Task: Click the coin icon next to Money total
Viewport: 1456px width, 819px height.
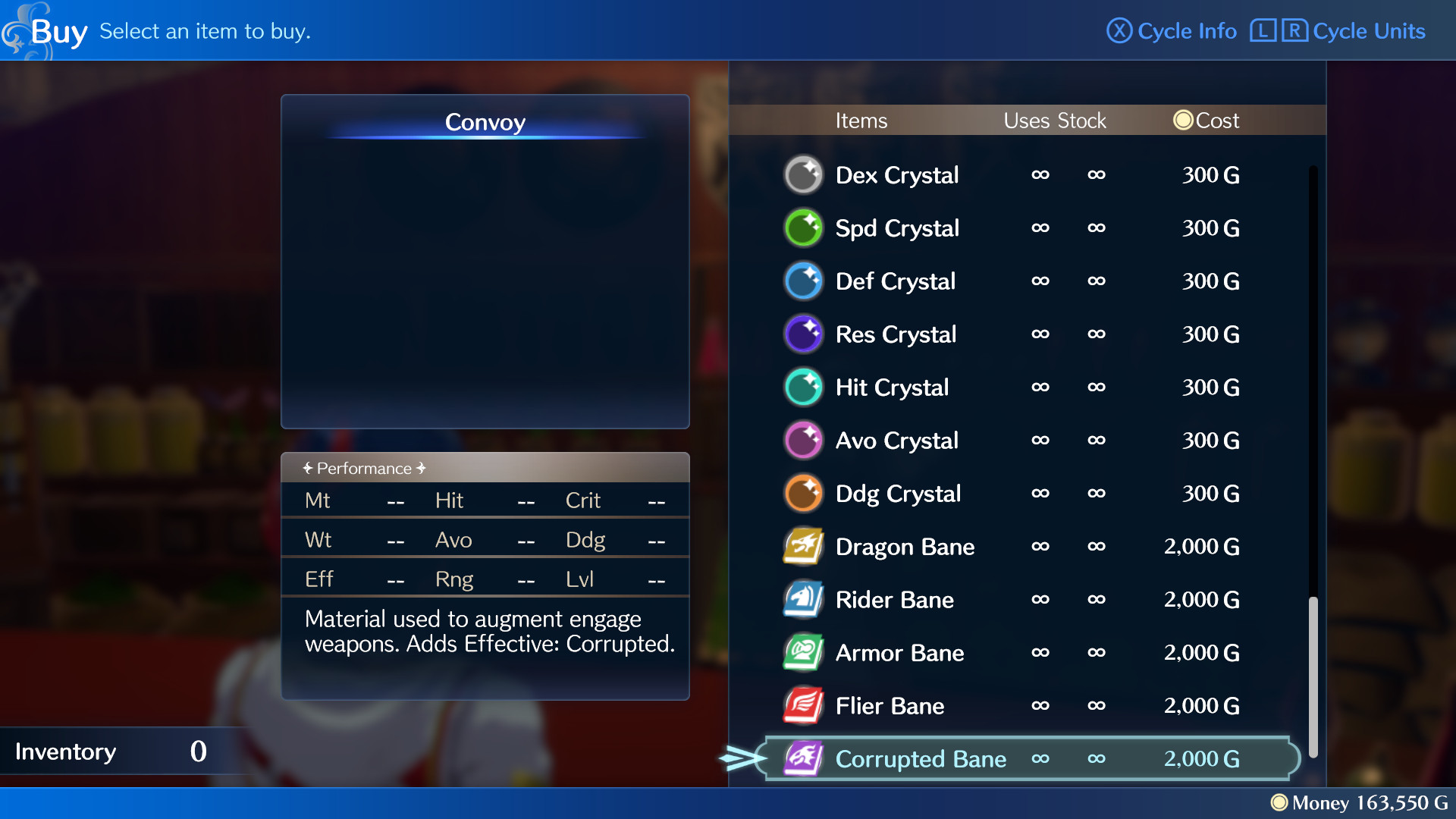Action: click(x=1281, y=803)
